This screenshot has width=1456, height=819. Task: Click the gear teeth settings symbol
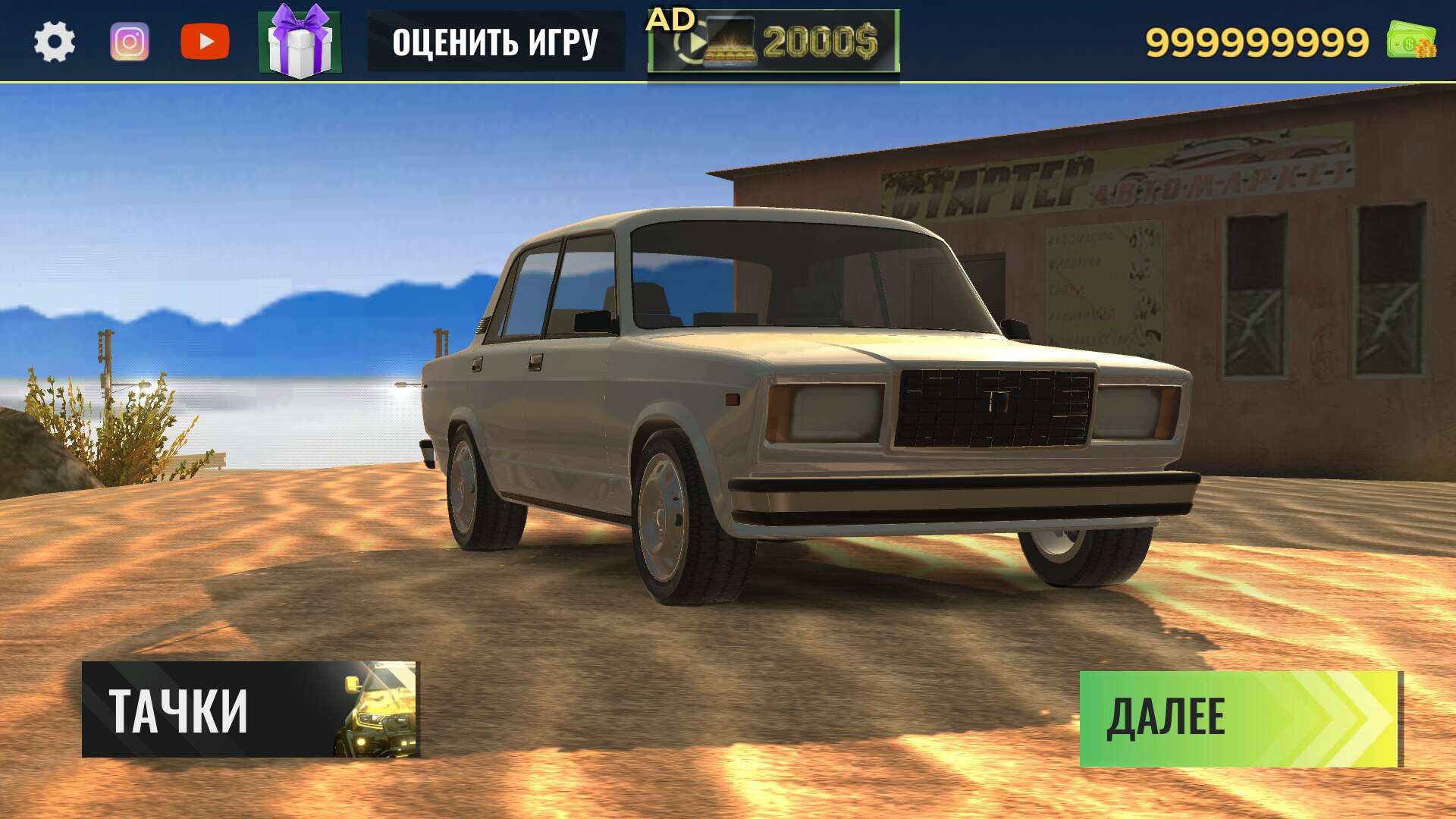(x=55, y=42)
